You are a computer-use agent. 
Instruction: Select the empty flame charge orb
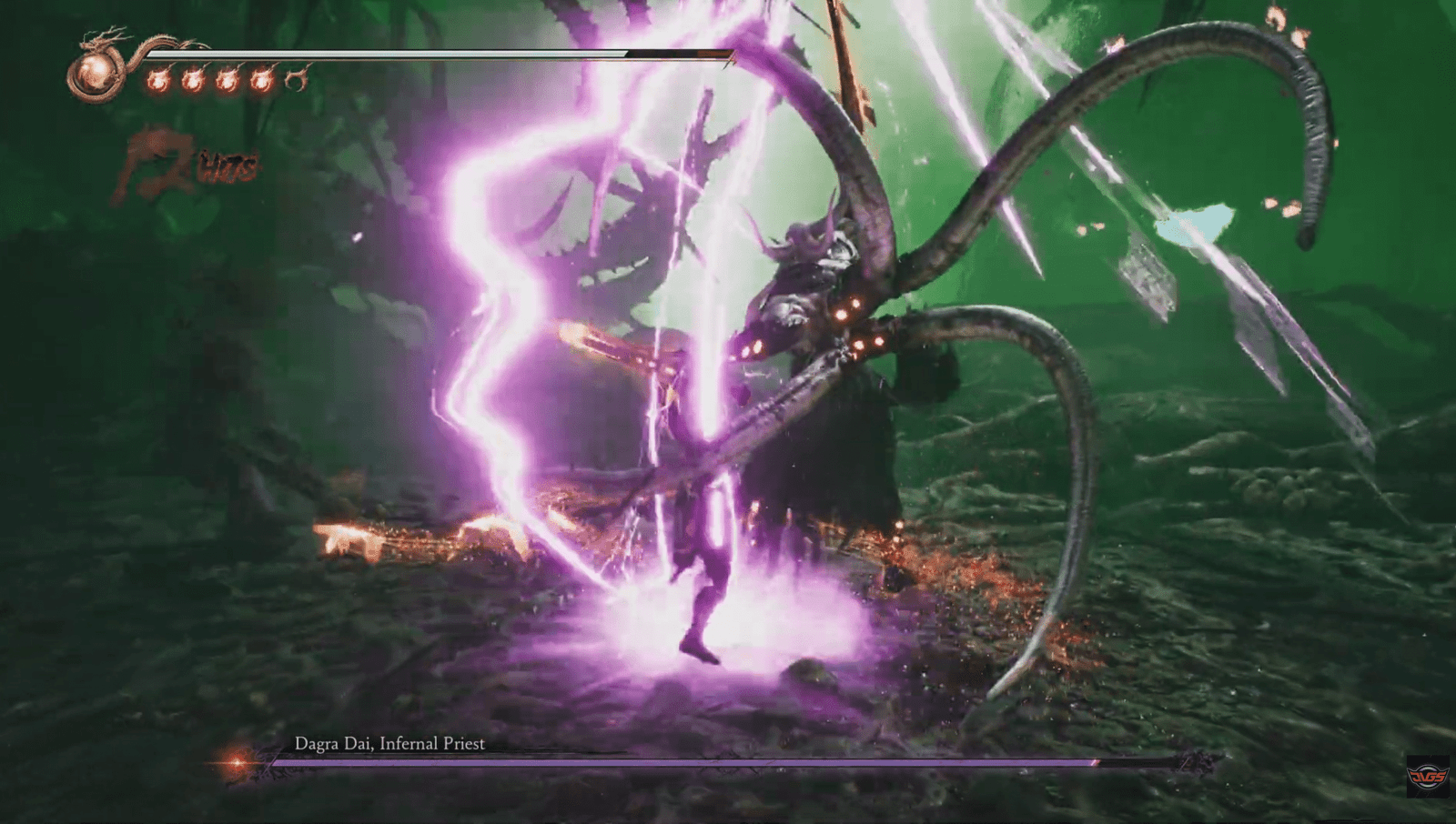click(x=296, y=81)
